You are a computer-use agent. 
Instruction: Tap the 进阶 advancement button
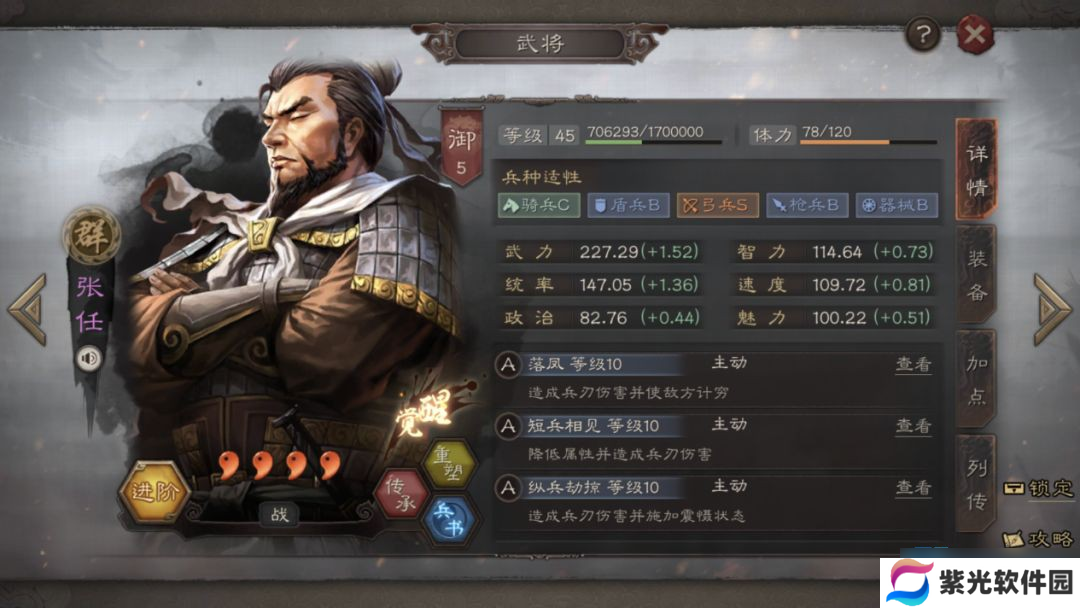point(153,494)
